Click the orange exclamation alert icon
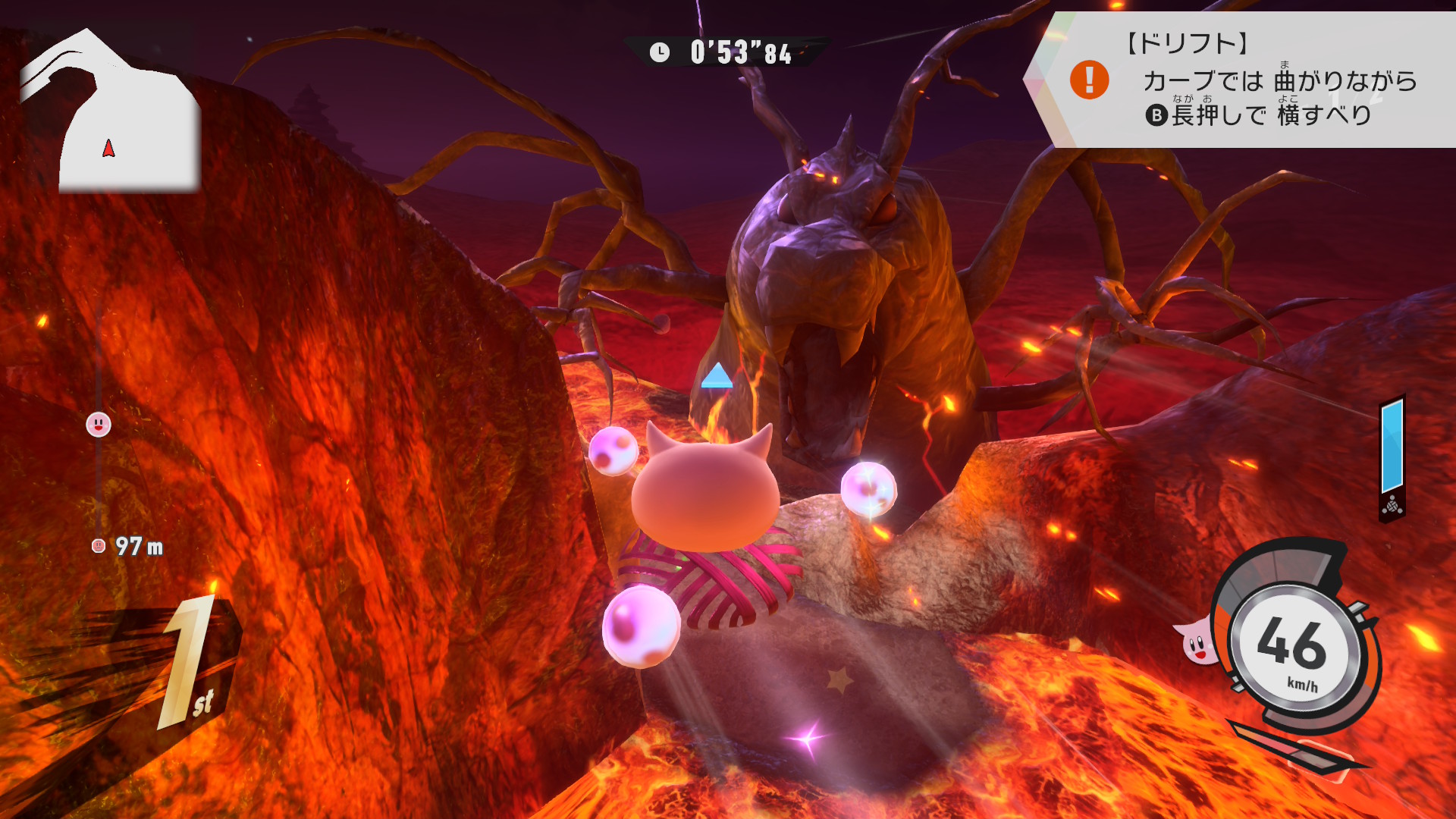Screen dimensions: 1456x819 coord(1089,80)
